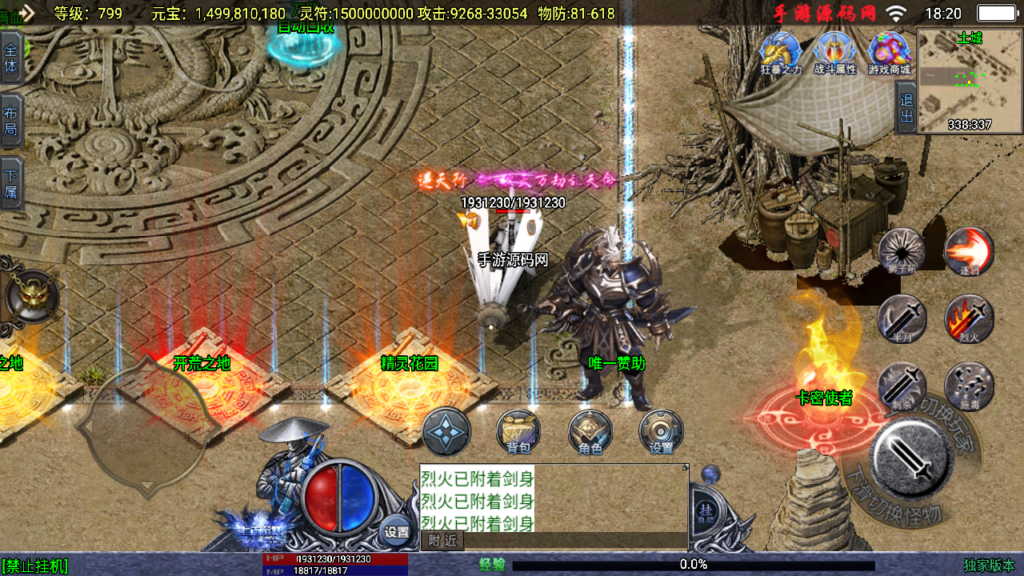Click the round 设置 button beside HP orb
Screen dimensions: 1024x576
397,532
